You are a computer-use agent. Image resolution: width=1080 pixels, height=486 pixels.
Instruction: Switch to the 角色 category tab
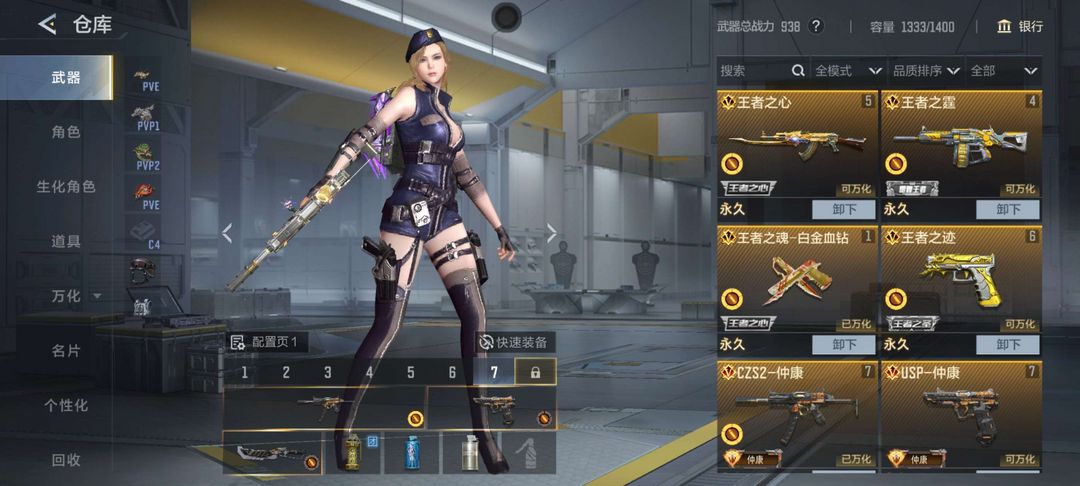coord(66,132)
